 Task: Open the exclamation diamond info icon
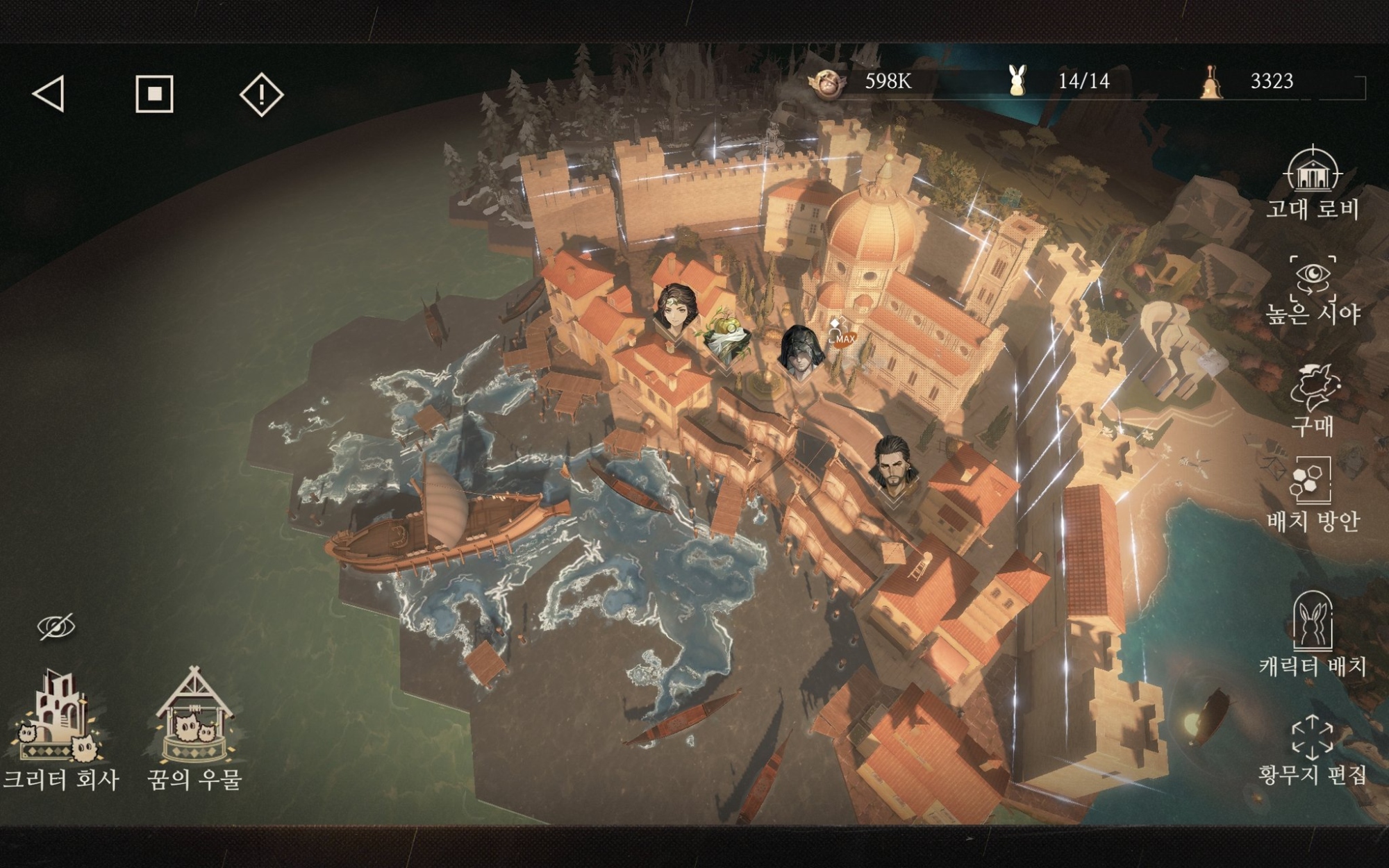pyautogui.click(x=261, y=94)
